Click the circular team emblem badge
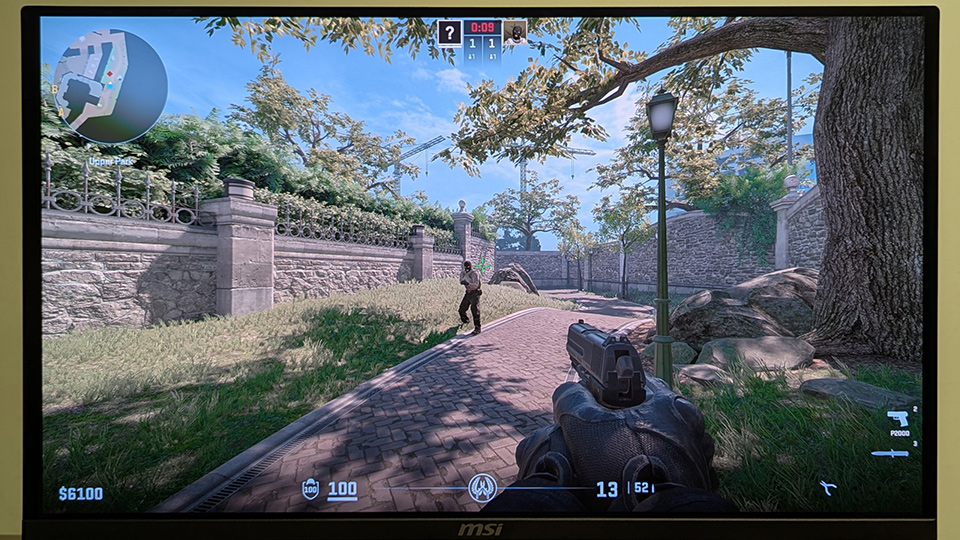 coord(483,488)
